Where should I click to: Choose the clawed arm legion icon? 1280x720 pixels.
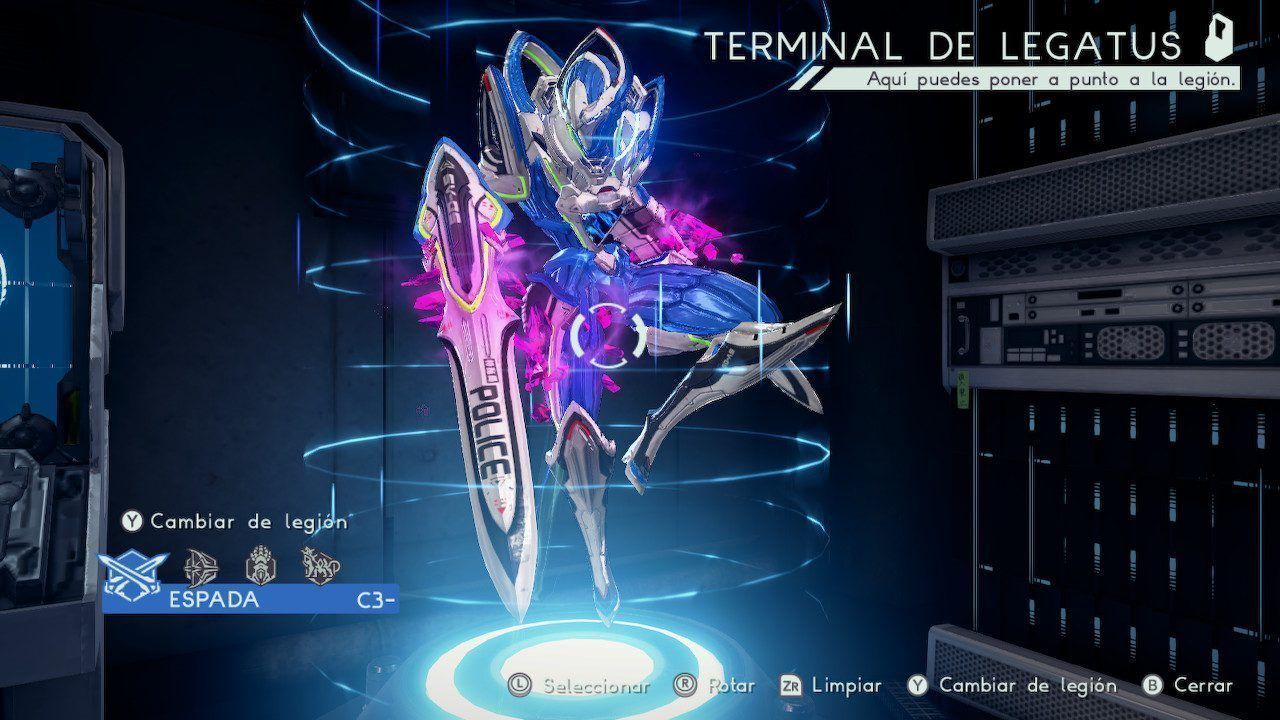[x=260, y=566]
